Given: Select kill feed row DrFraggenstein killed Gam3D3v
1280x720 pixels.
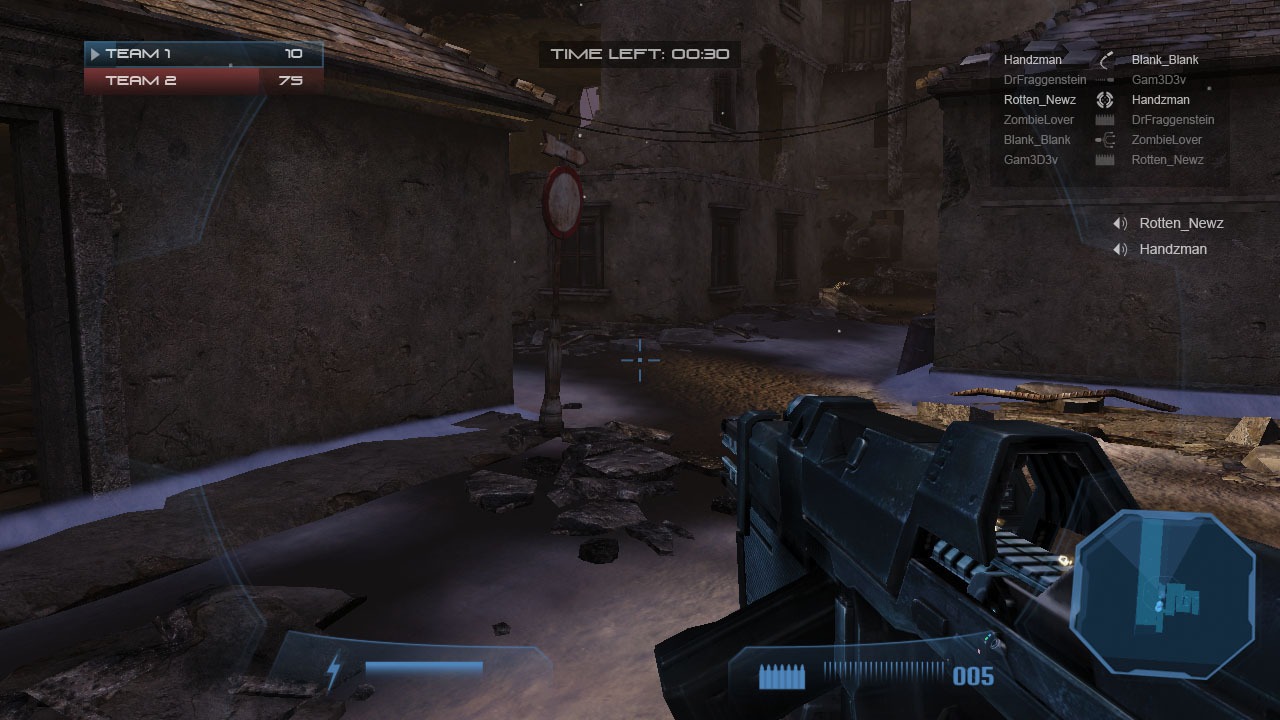Looking at the screenshot, I should pos(1105,80).
